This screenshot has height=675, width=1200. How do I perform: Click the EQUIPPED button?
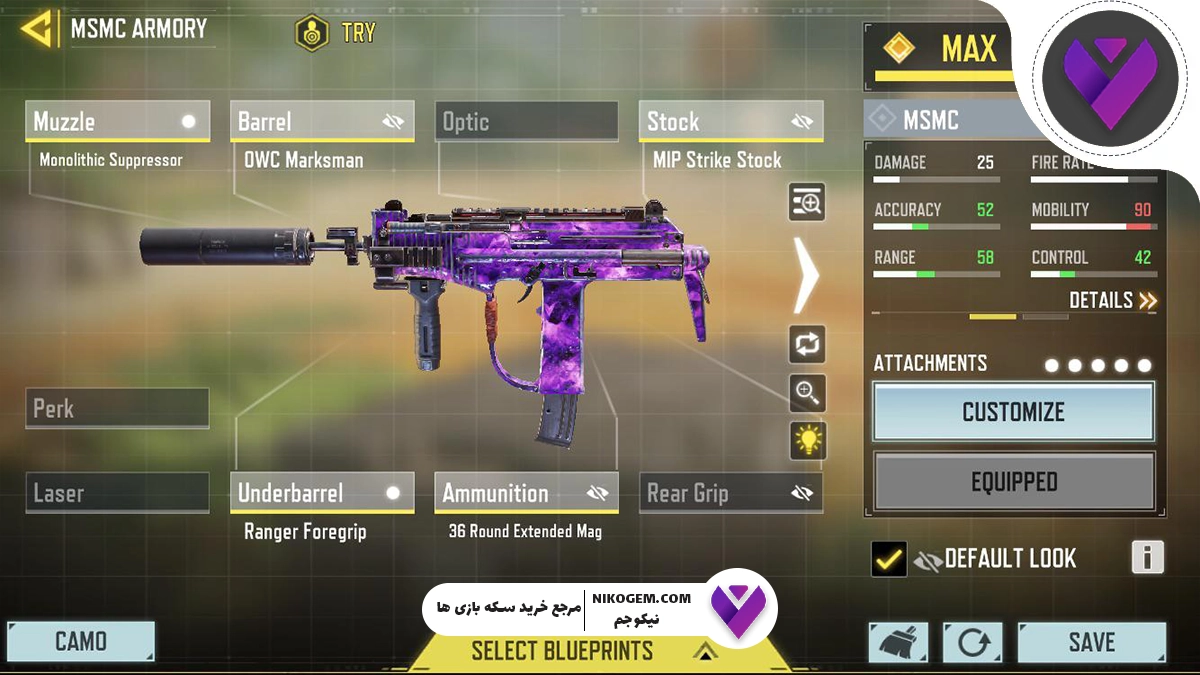1013,482
